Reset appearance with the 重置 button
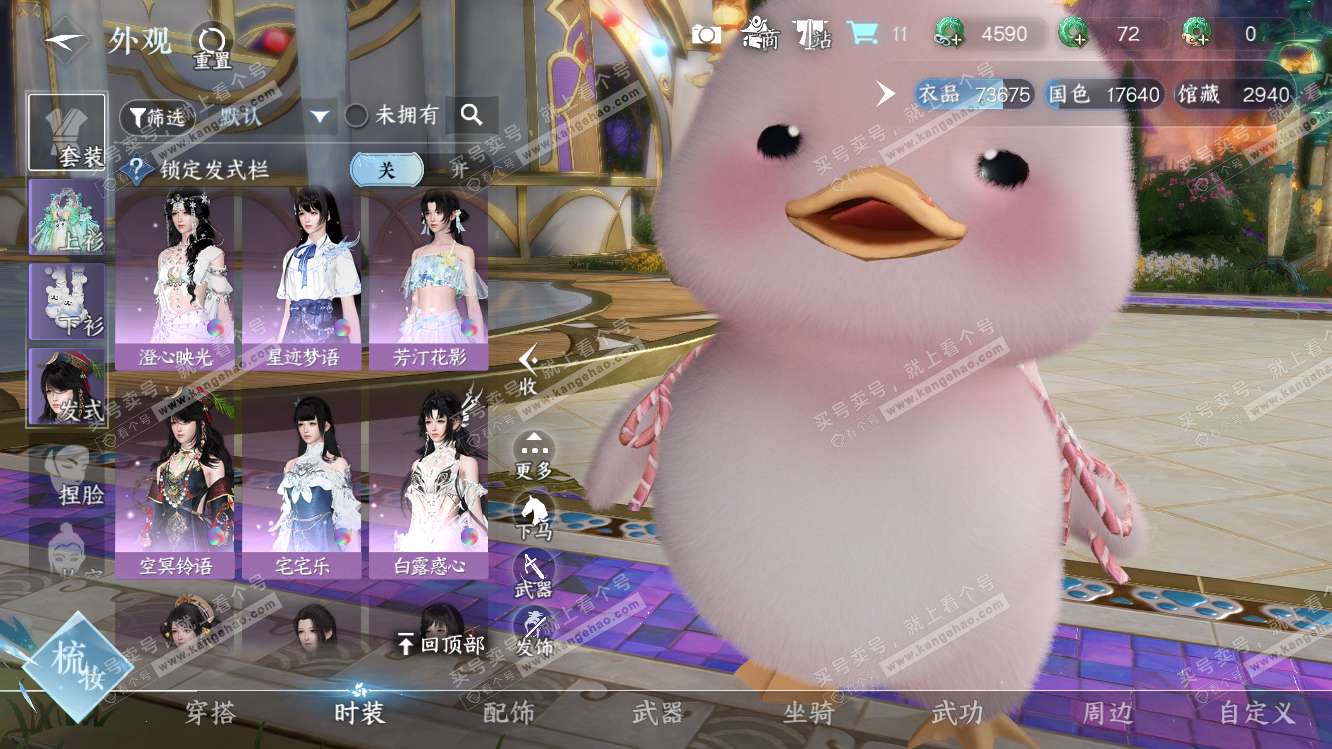The width and height of the screenshot is (1332, 749). tap(212, 46)
